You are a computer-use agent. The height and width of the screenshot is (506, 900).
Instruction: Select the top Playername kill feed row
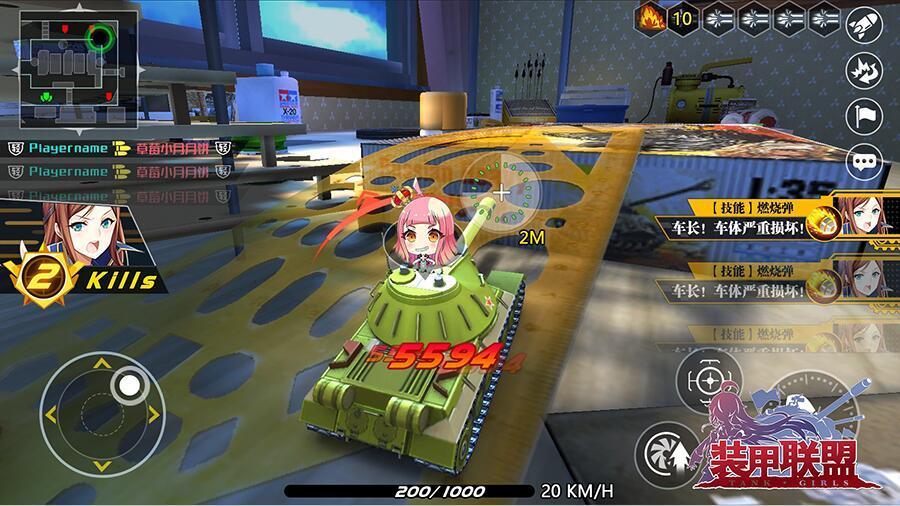tap(120, 148)
